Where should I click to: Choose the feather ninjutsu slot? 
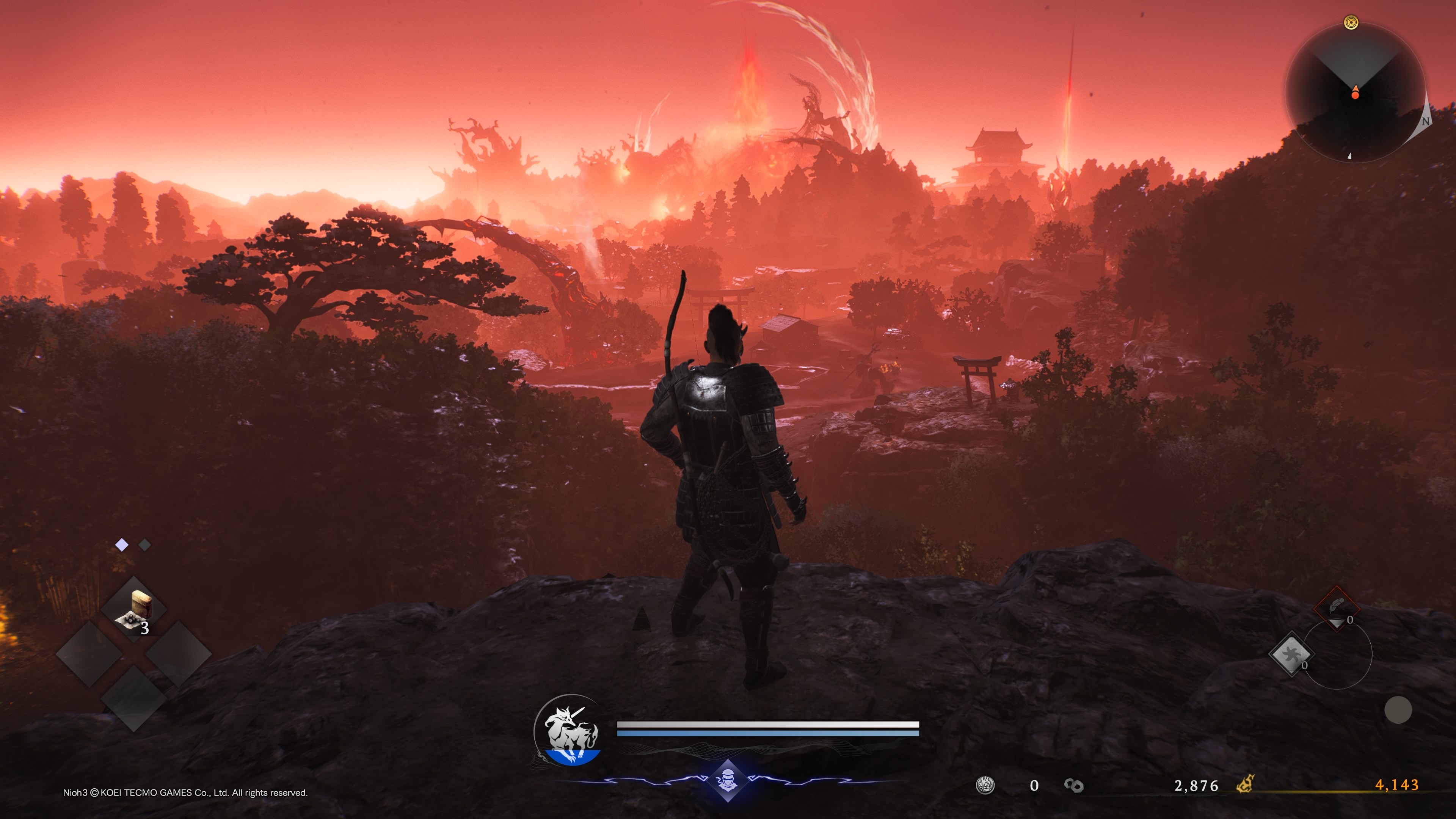(x=1337, y=607)
